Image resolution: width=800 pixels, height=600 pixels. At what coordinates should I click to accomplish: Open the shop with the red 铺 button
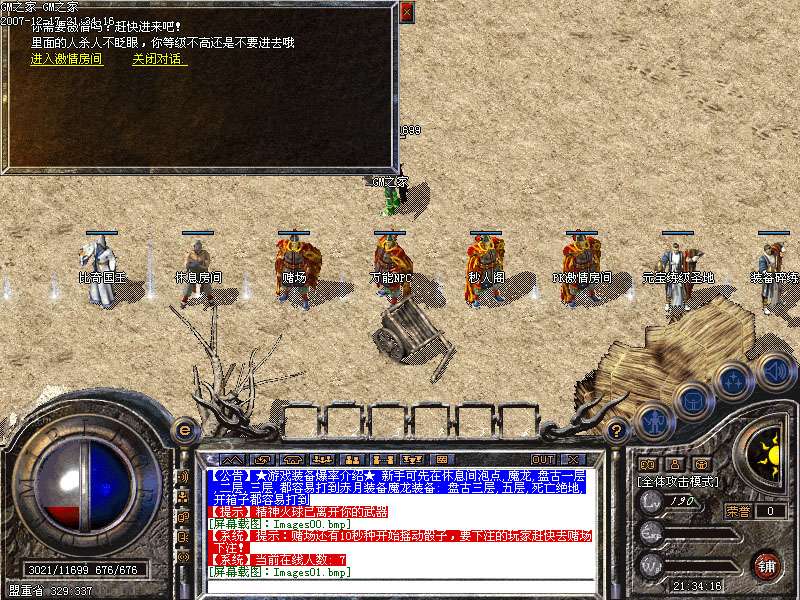click(767, 565)
